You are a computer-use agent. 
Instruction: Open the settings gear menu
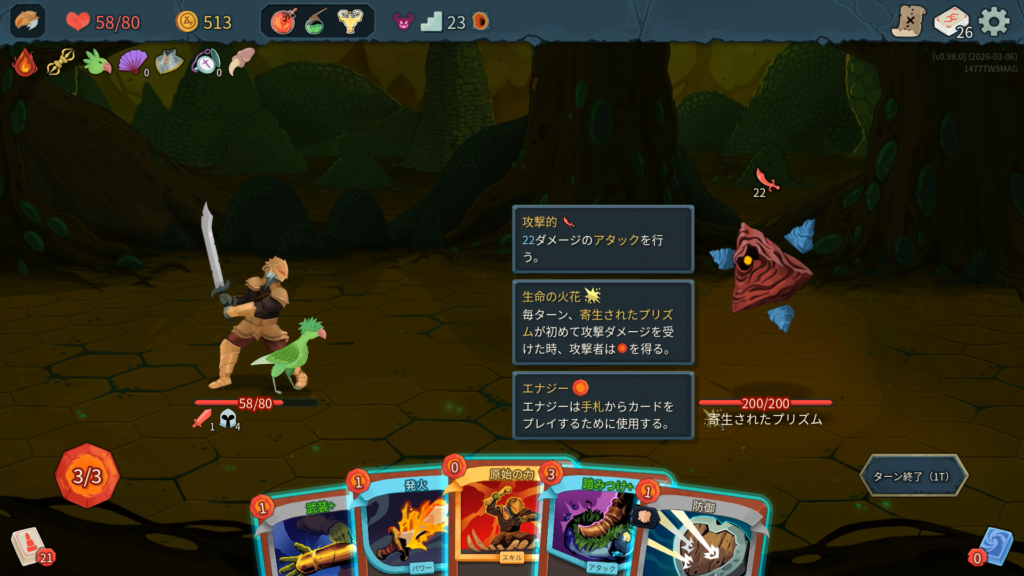click(993, 21)
